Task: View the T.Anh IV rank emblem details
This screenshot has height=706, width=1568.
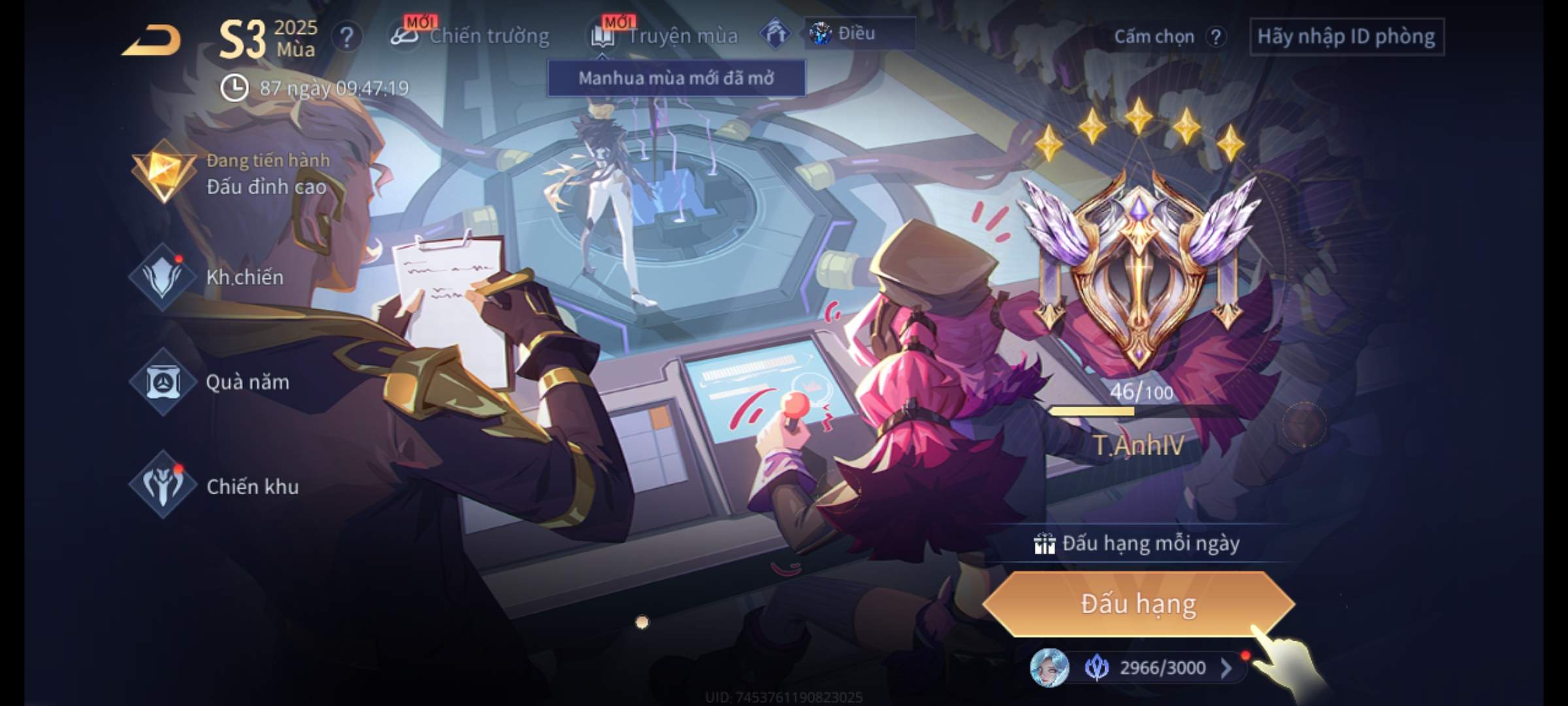Action: [x=1138, y=268]
